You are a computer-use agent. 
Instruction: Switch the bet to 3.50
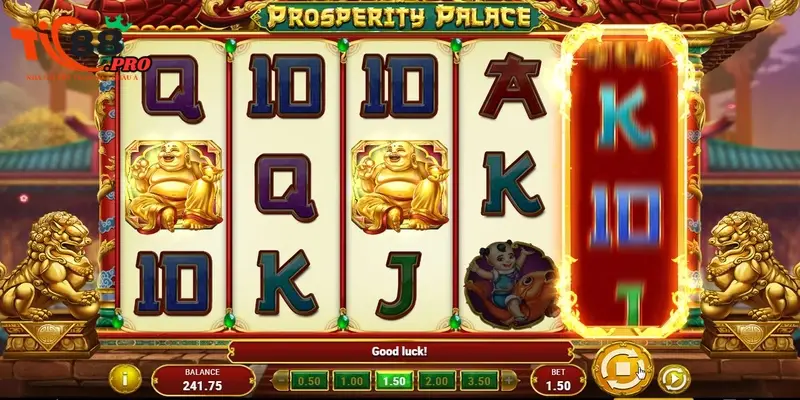point(478,380)
